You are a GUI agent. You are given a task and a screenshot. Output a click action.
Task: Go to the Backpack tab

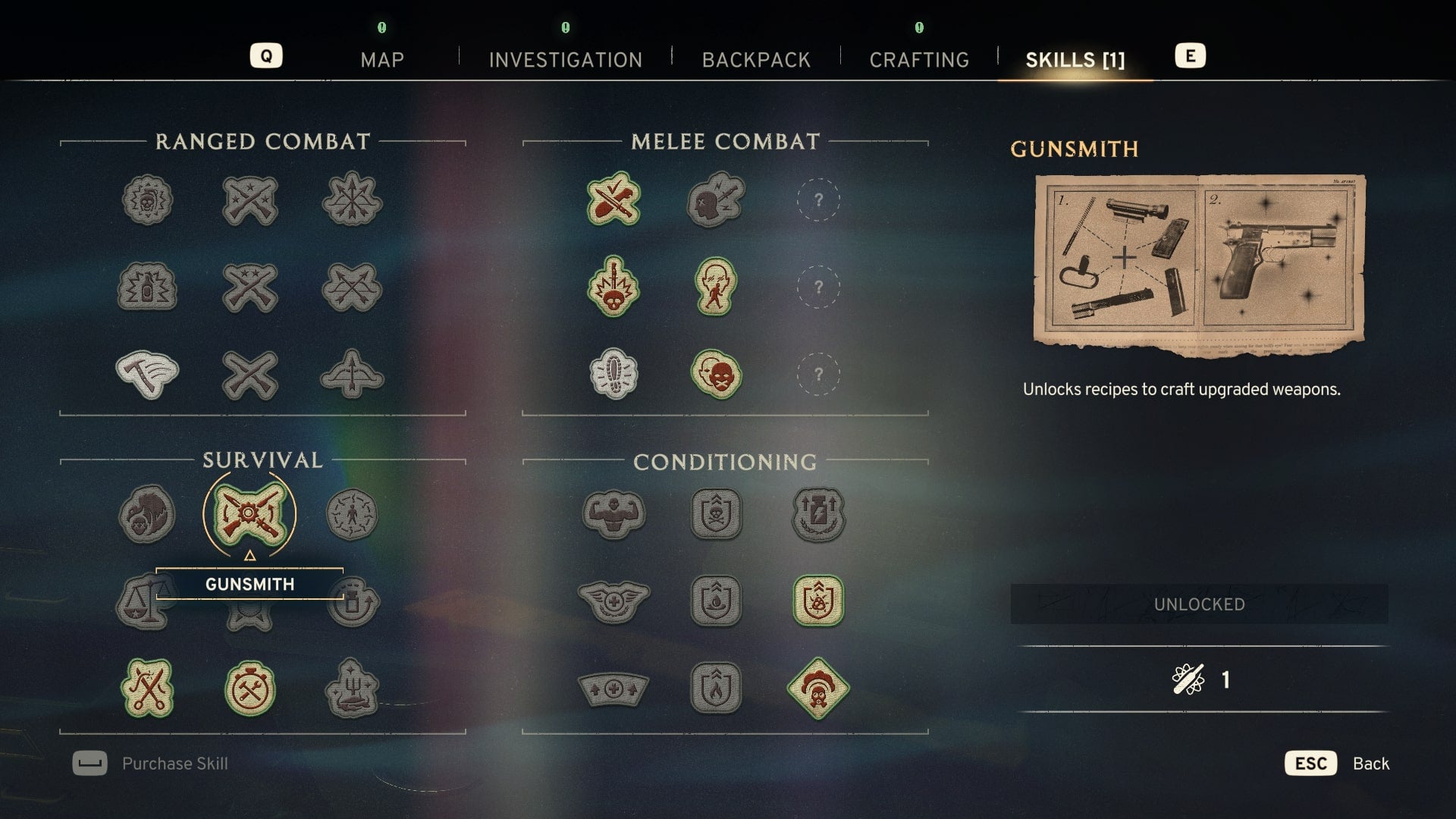point(756,60)
